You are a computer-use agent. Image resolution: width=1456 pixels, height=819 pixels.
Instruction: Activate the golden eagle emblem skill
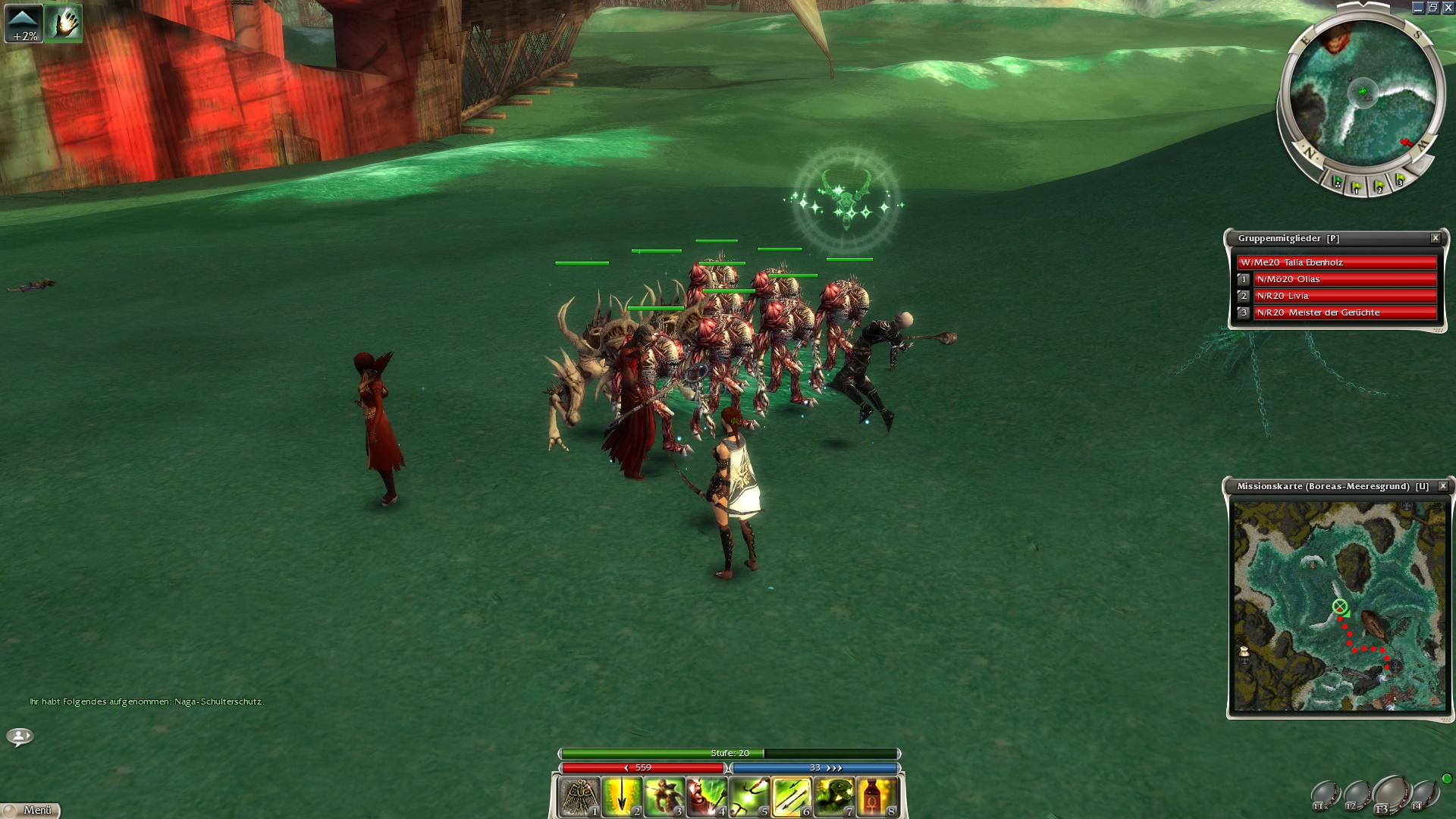click(x=579, y=797)
